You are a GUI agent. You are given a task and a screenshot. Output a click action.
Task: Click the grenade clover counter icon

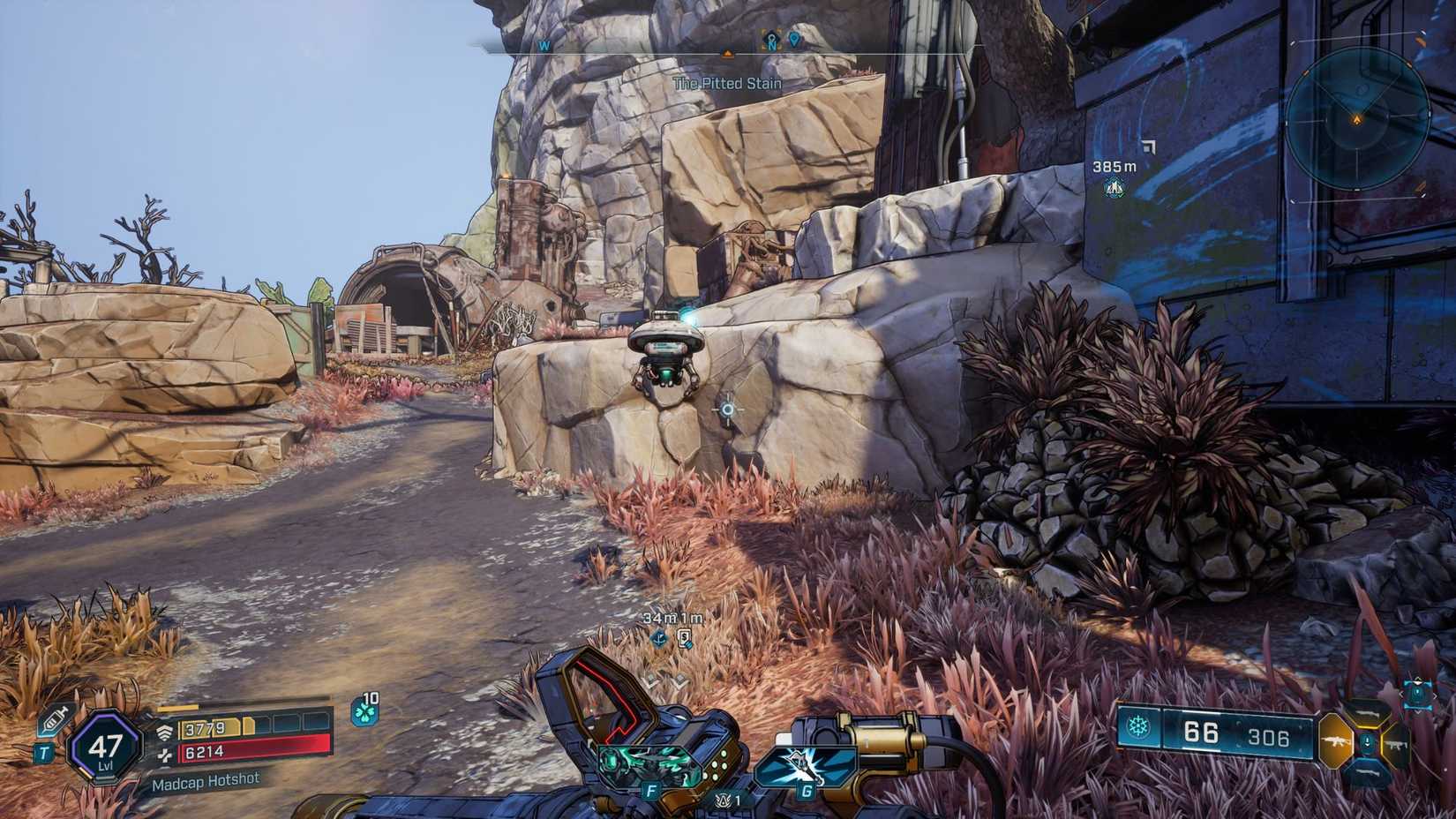364,712
